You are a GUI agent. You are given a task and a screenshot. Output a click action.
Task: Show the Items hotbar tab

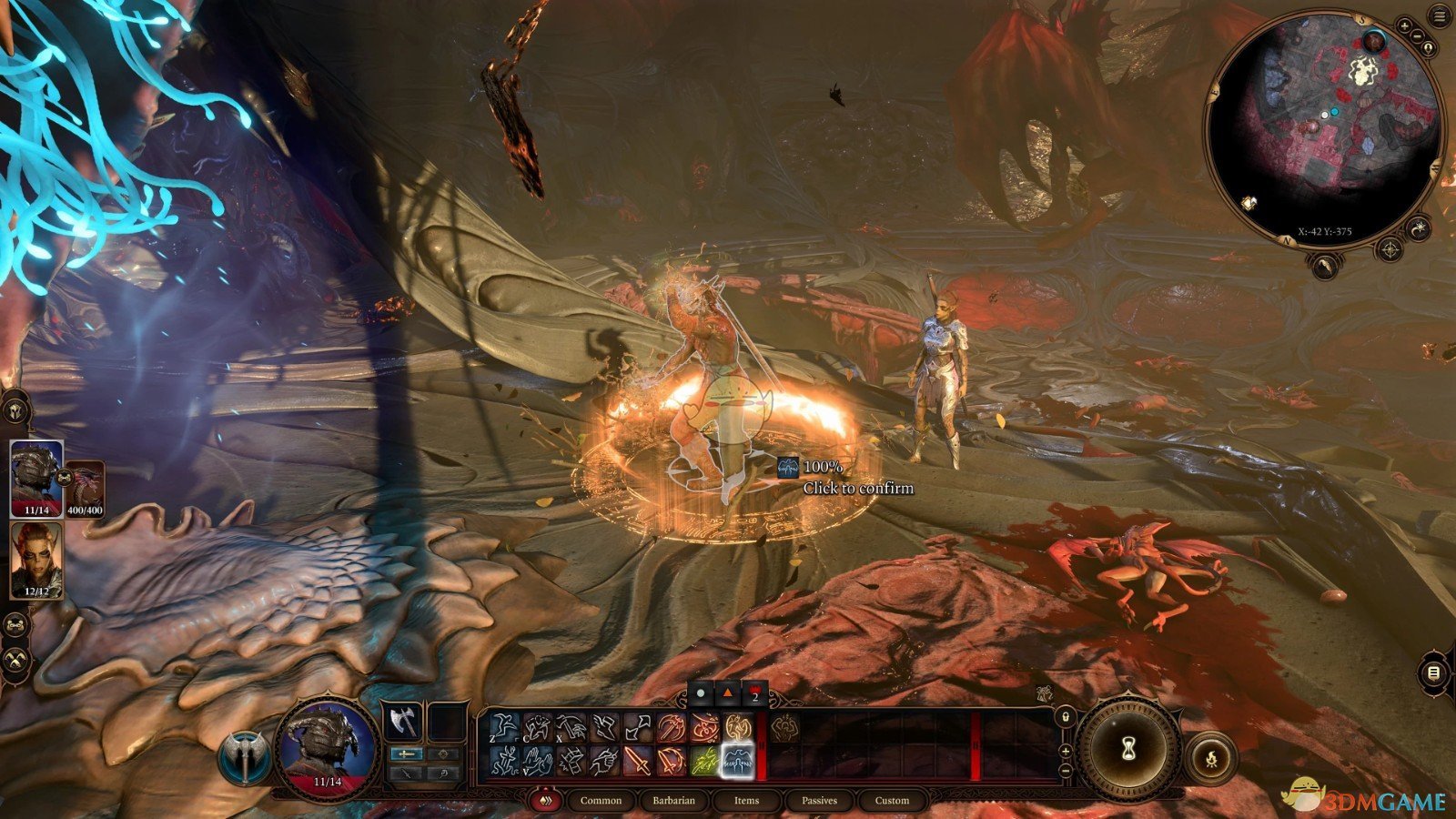coord(746,801)
